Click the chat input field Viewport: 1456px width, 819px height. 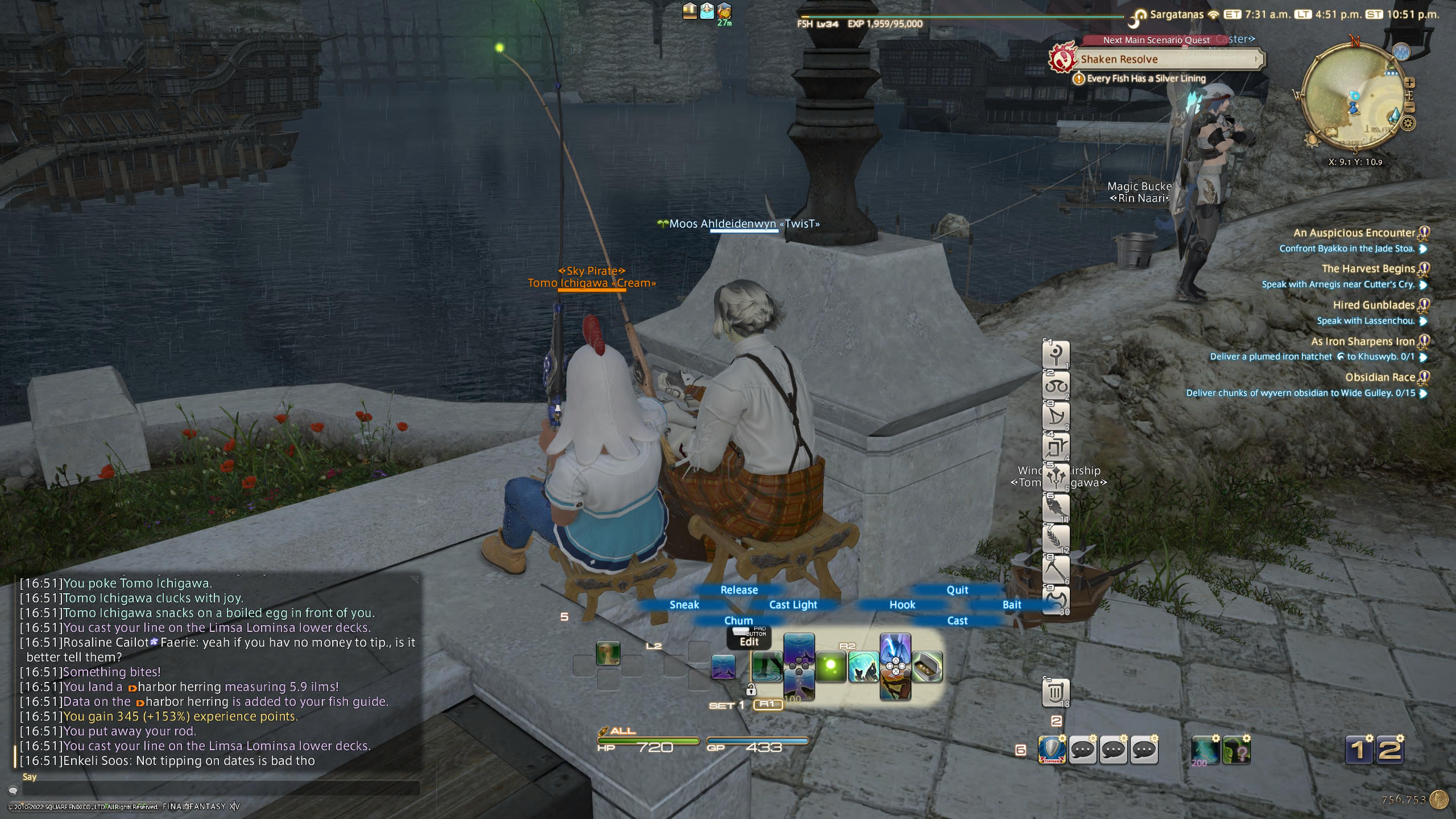coord(215,789)
